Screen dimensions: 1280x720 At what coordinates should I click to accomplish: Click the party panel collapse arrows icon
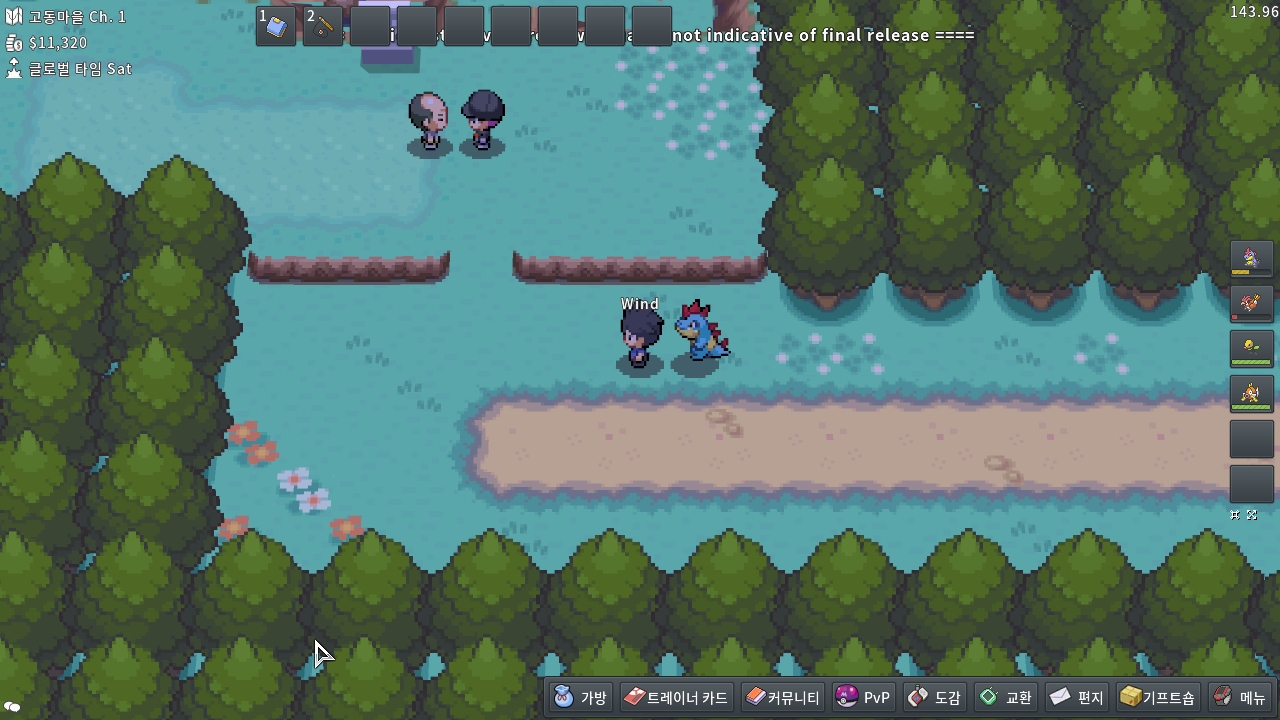(1236, 515)
